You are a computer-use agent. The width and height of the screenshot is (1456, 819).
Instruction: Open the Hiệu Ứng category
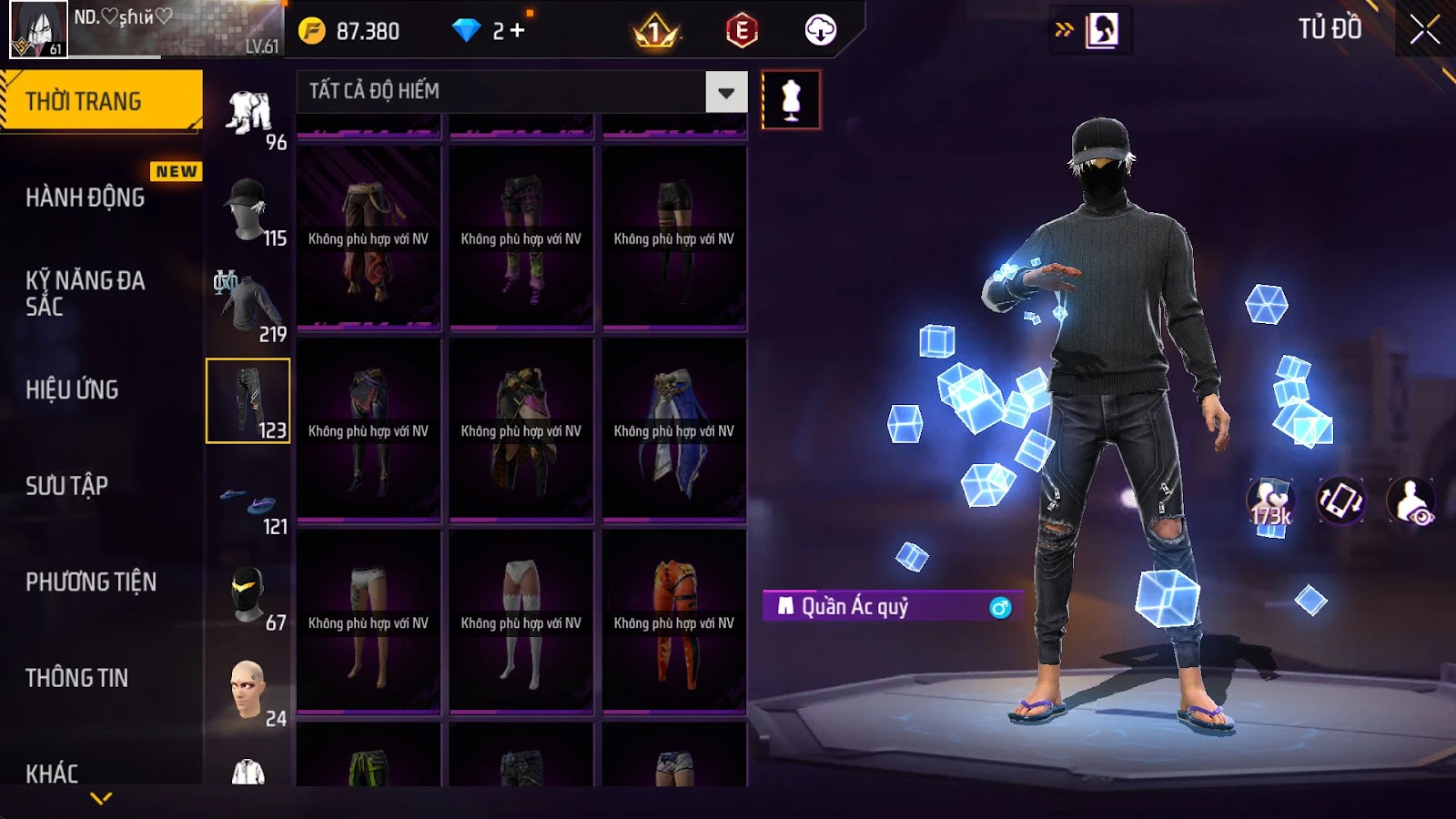73,389
